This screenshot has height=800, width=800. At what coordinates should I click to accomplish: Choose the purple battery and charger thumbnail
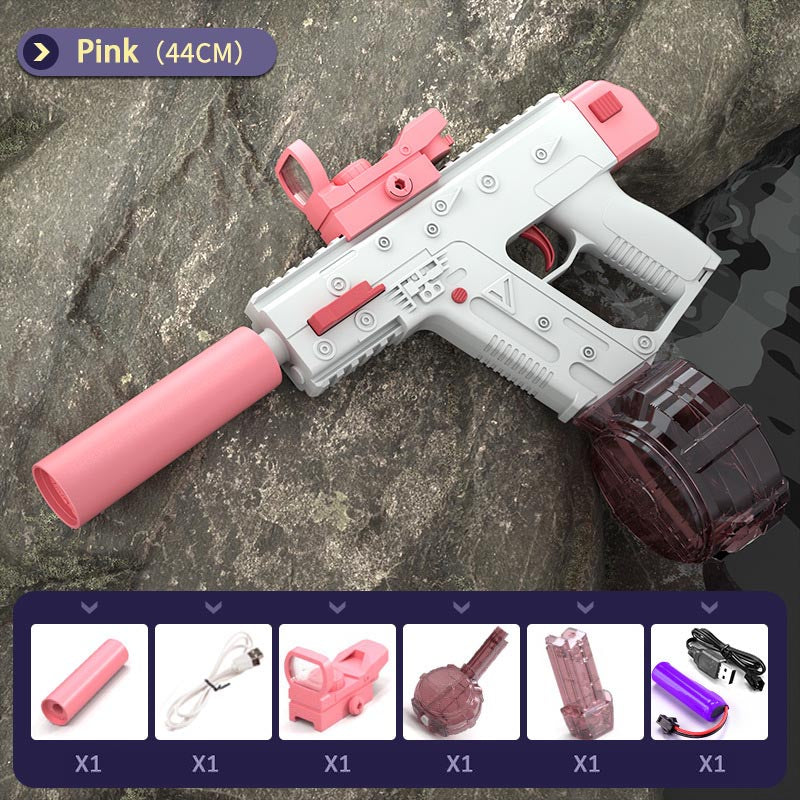(x=709, y=682)
